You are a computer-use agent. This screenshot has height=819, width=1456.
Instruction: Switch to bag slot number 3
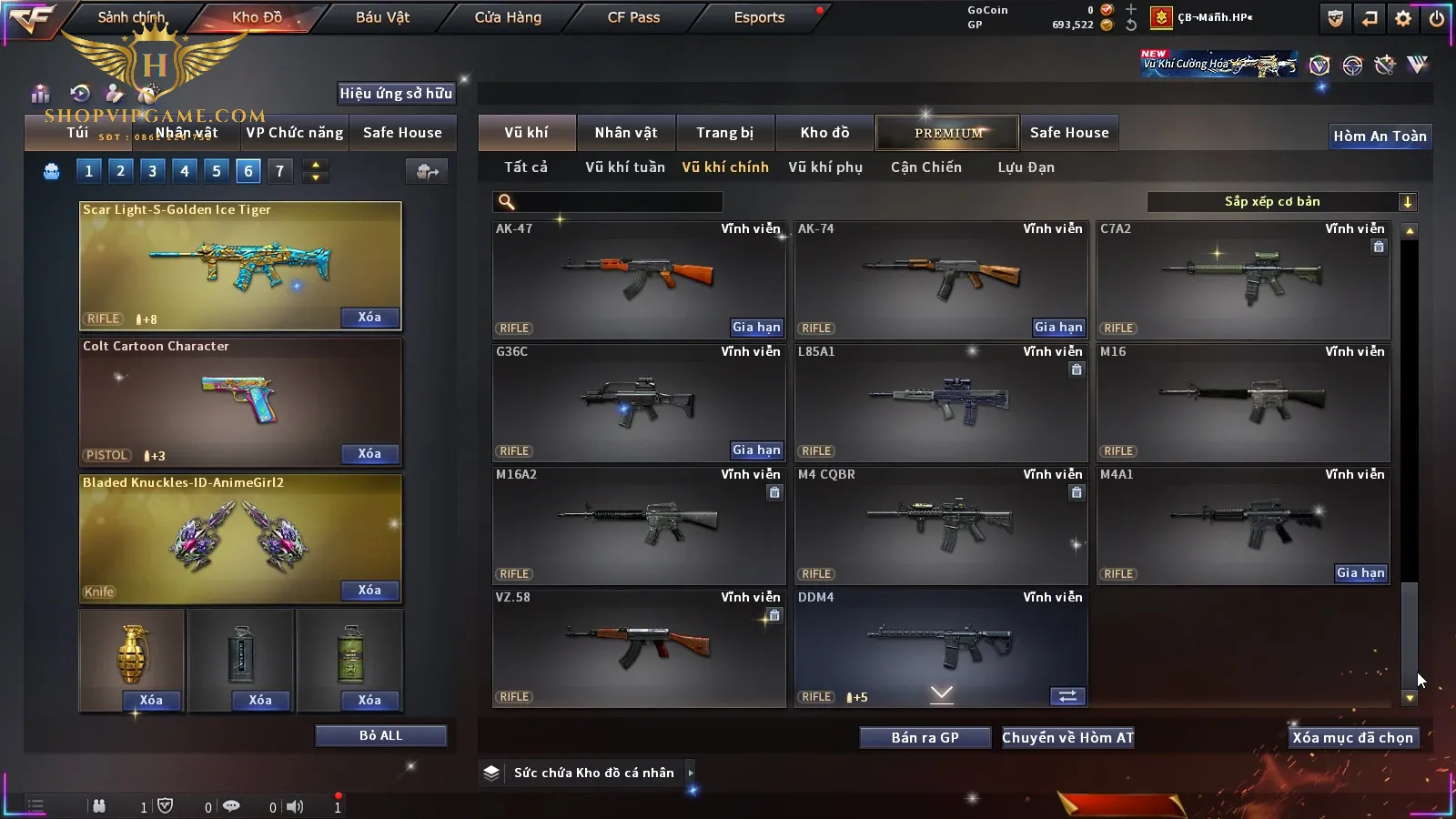(152, 171)
